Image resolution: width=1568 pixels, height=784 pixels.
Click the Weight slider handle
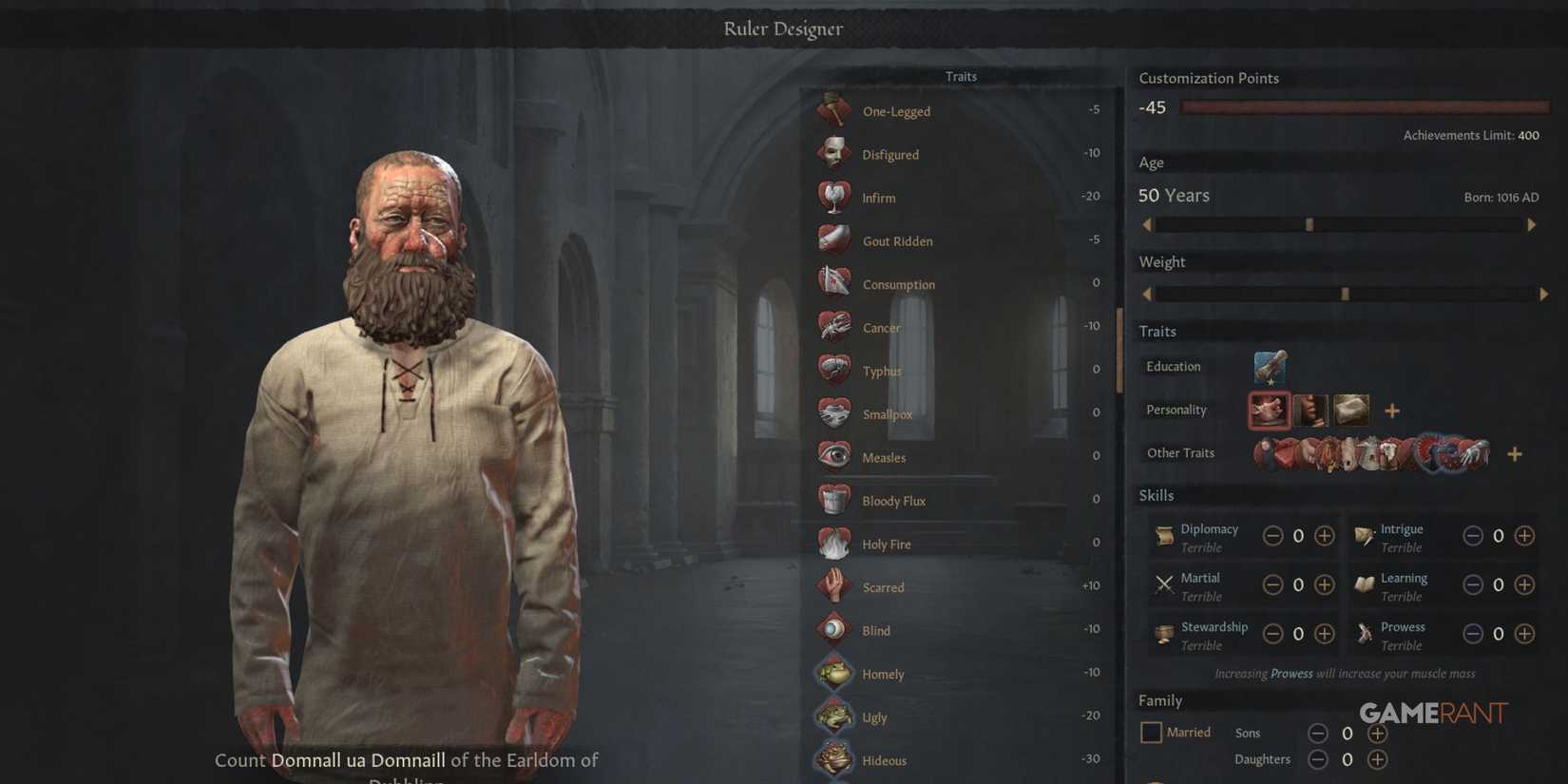click(x=1345, y=294)
